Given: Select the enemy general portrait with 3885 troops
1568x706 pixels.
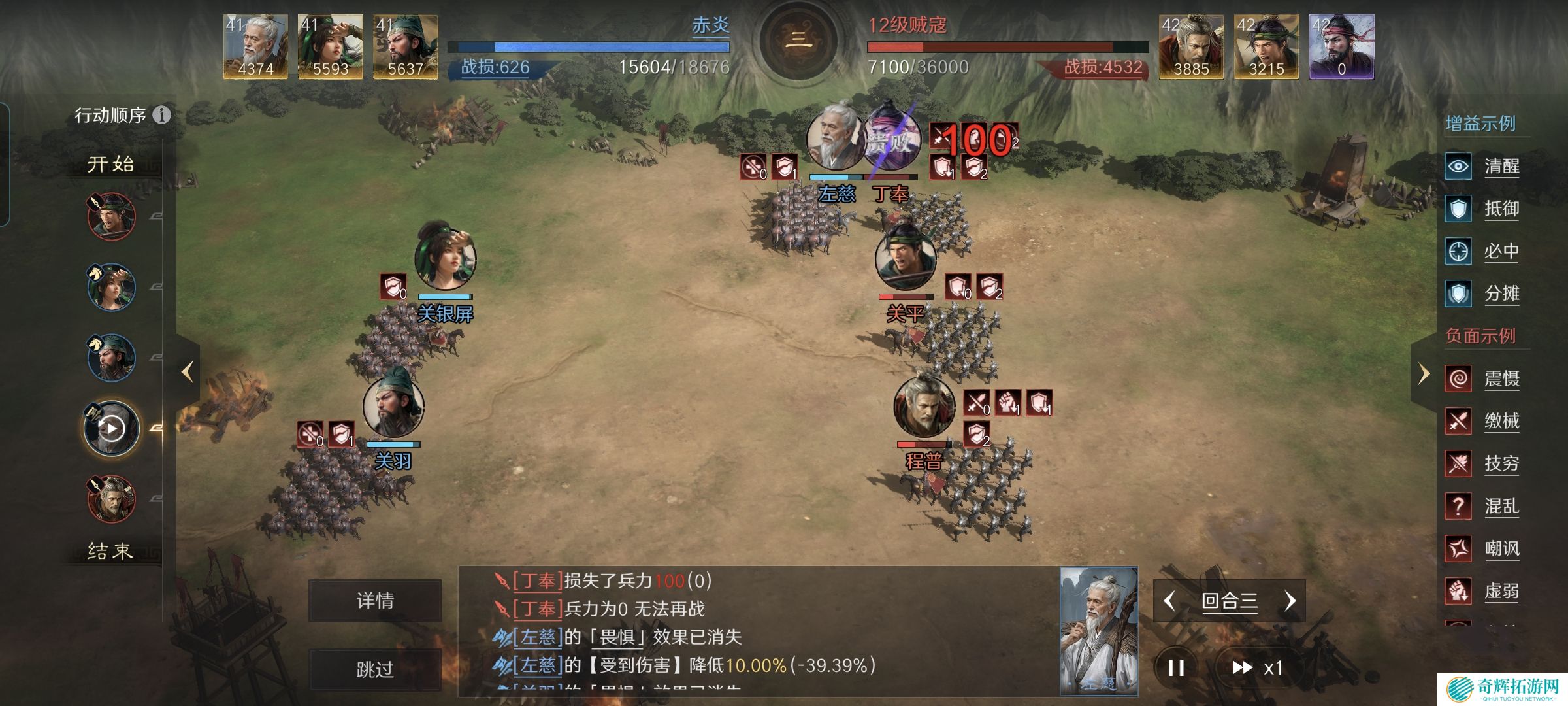Looking at the screenshot, I should pos(1191,47).
